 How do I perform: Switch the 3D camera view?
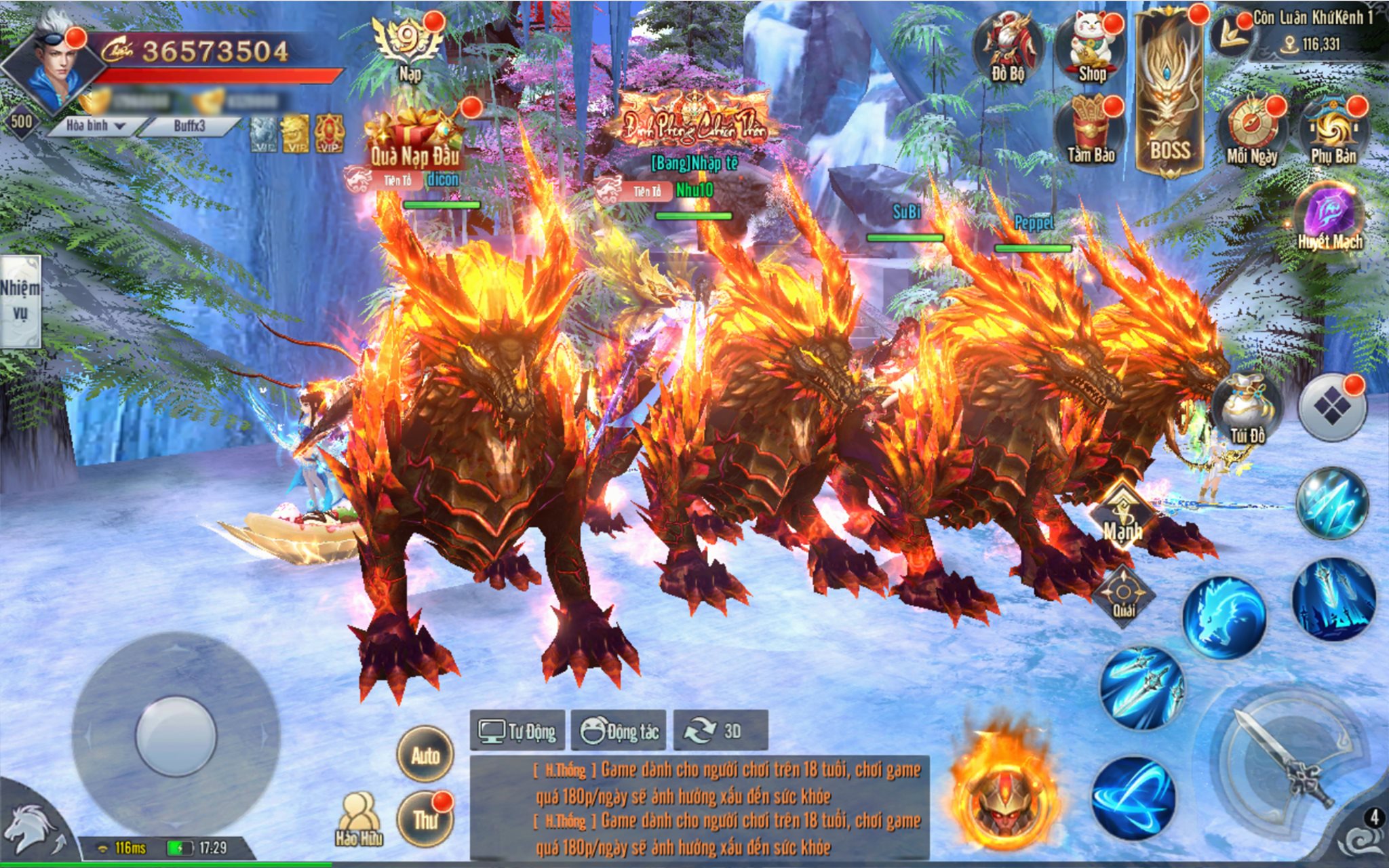click(x=720, y=731)
